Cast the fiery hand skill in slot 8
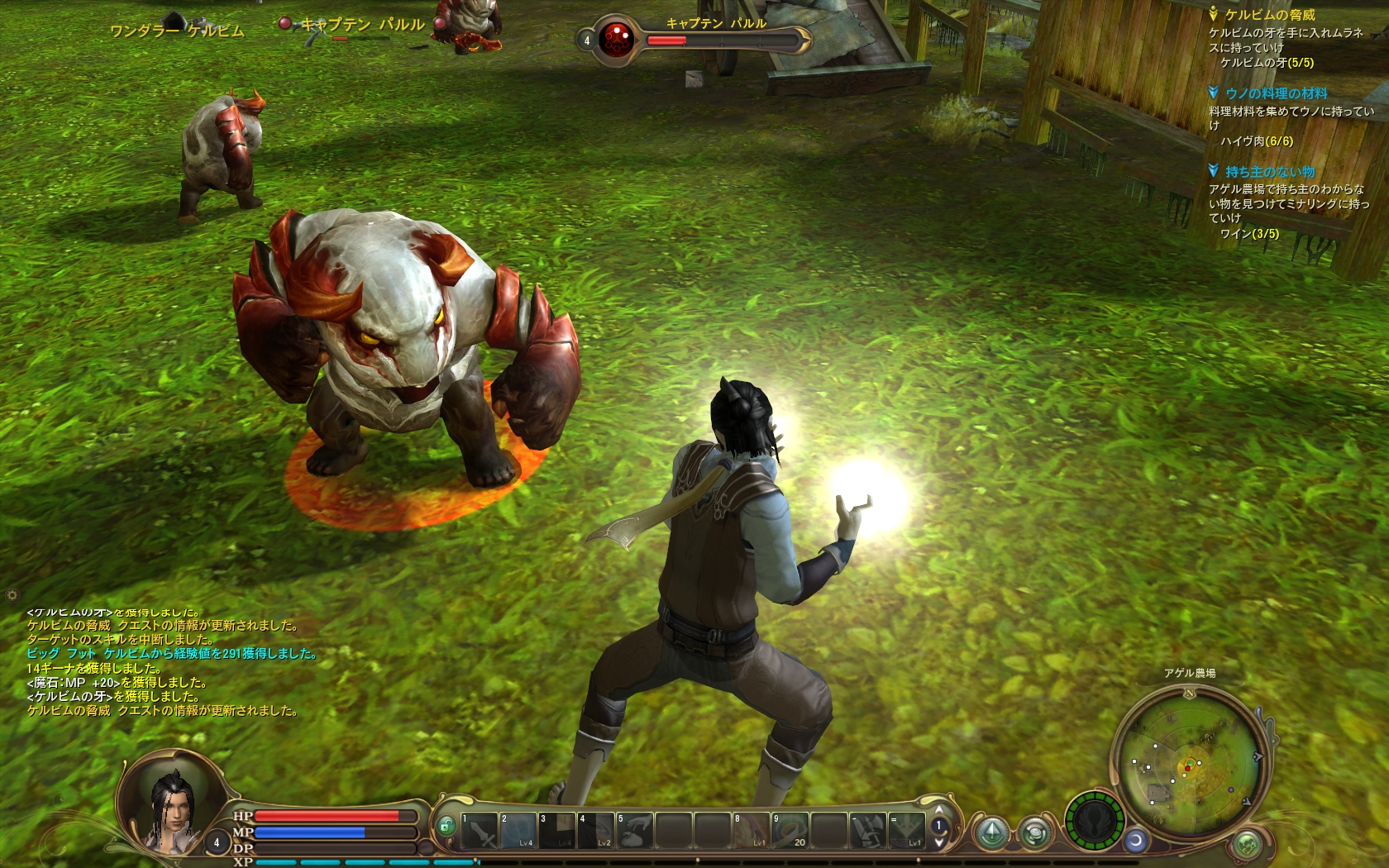 (x=752, y=830)
